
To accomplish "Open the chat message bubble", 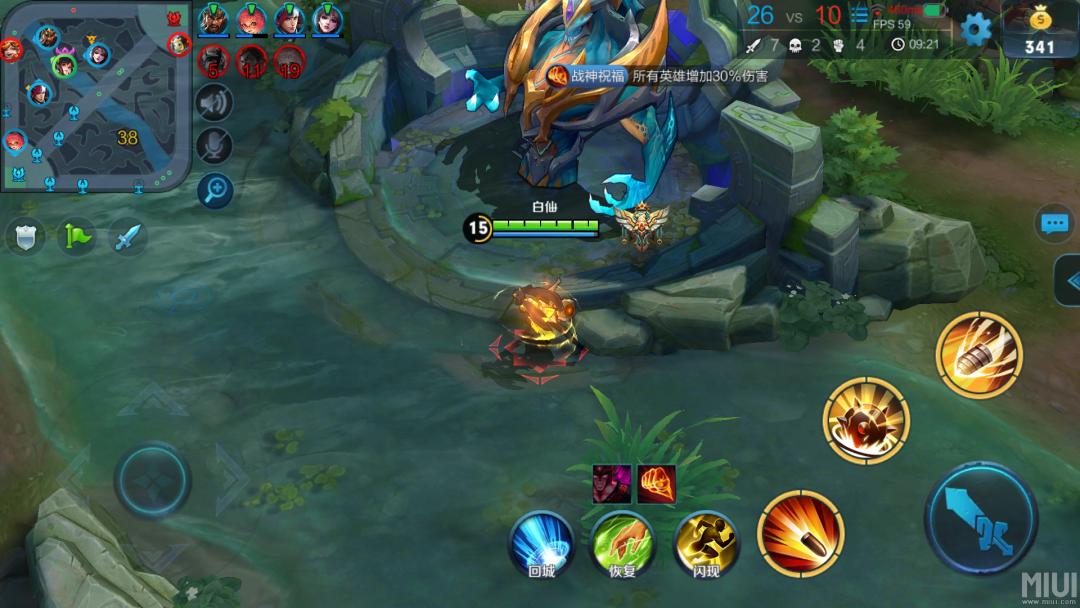I will (x=1055, y=224).
